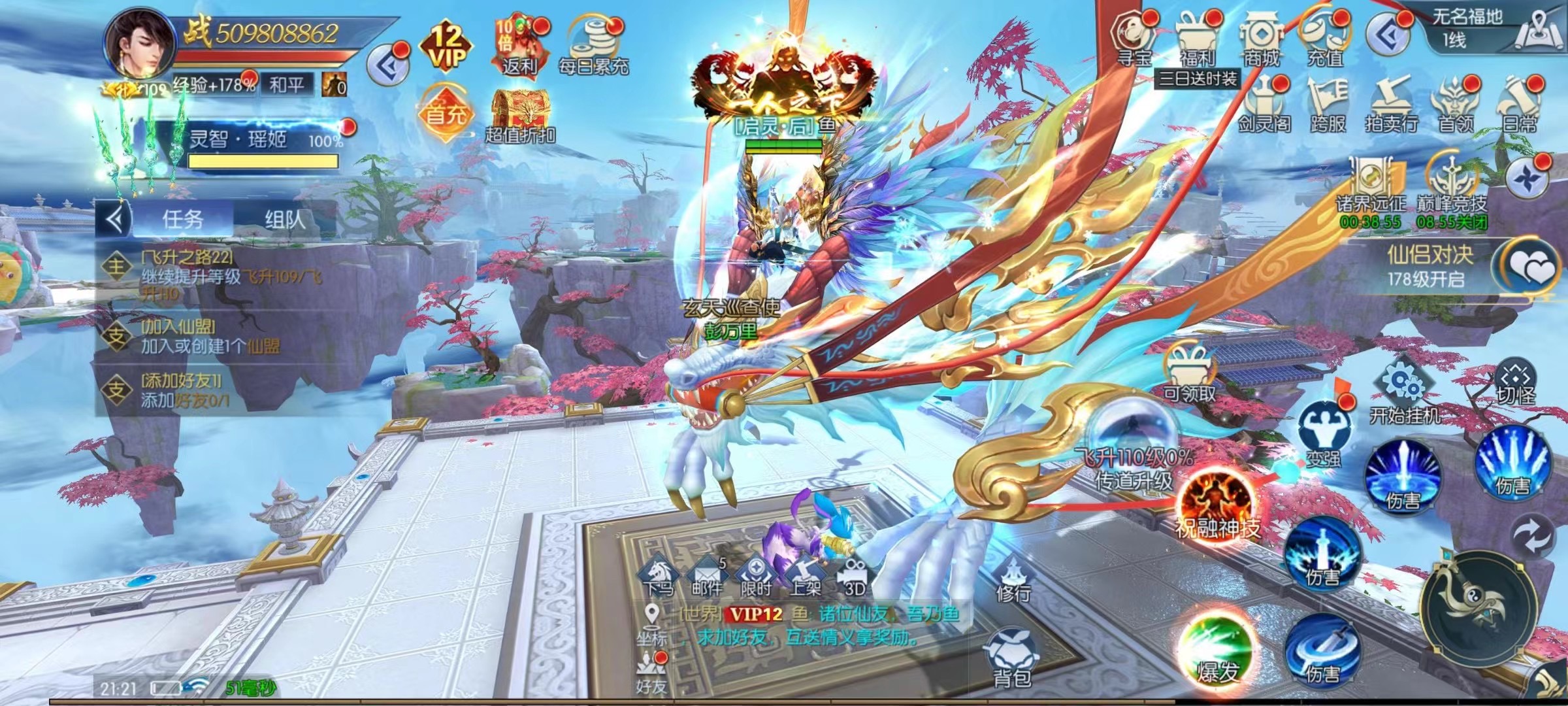Switch to the 组队 team tab
Viewport: 1568px width, 706px height.
[x=285, y=219]
